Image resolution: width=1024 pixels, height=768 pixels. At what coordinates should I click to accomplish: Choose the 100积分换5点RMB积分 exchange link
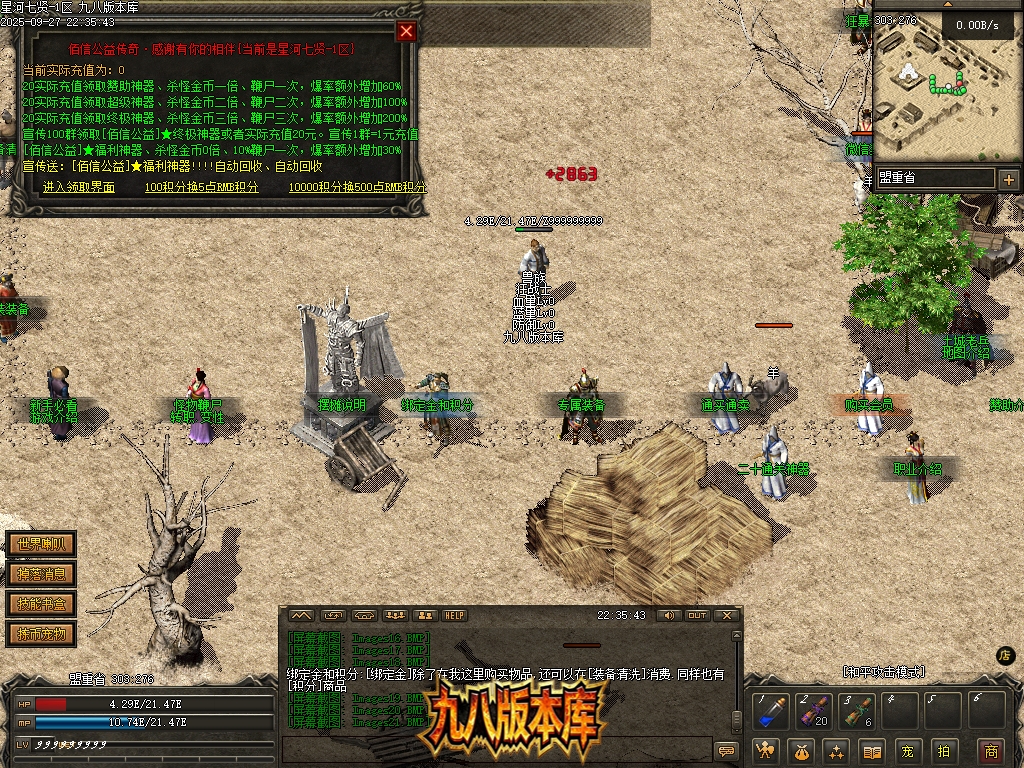click(201, 187)
